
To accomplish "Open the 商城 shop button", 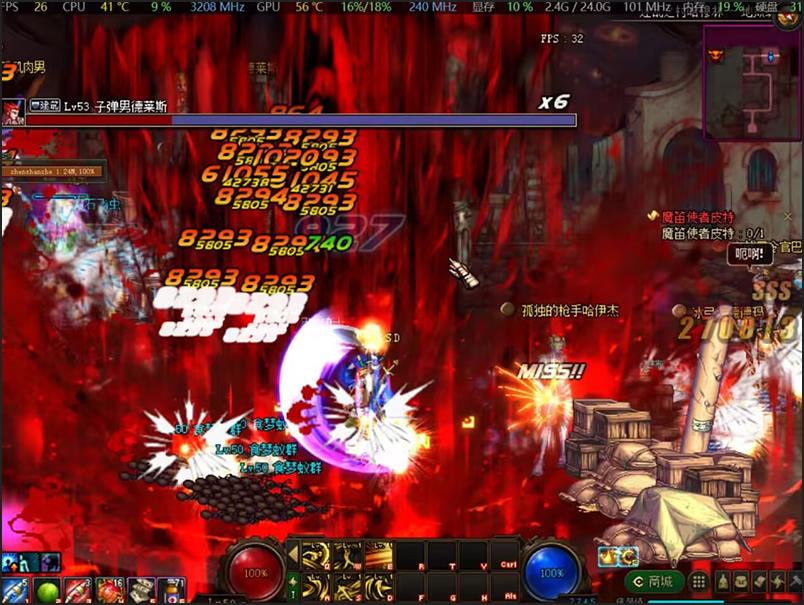I will [653, 581].
